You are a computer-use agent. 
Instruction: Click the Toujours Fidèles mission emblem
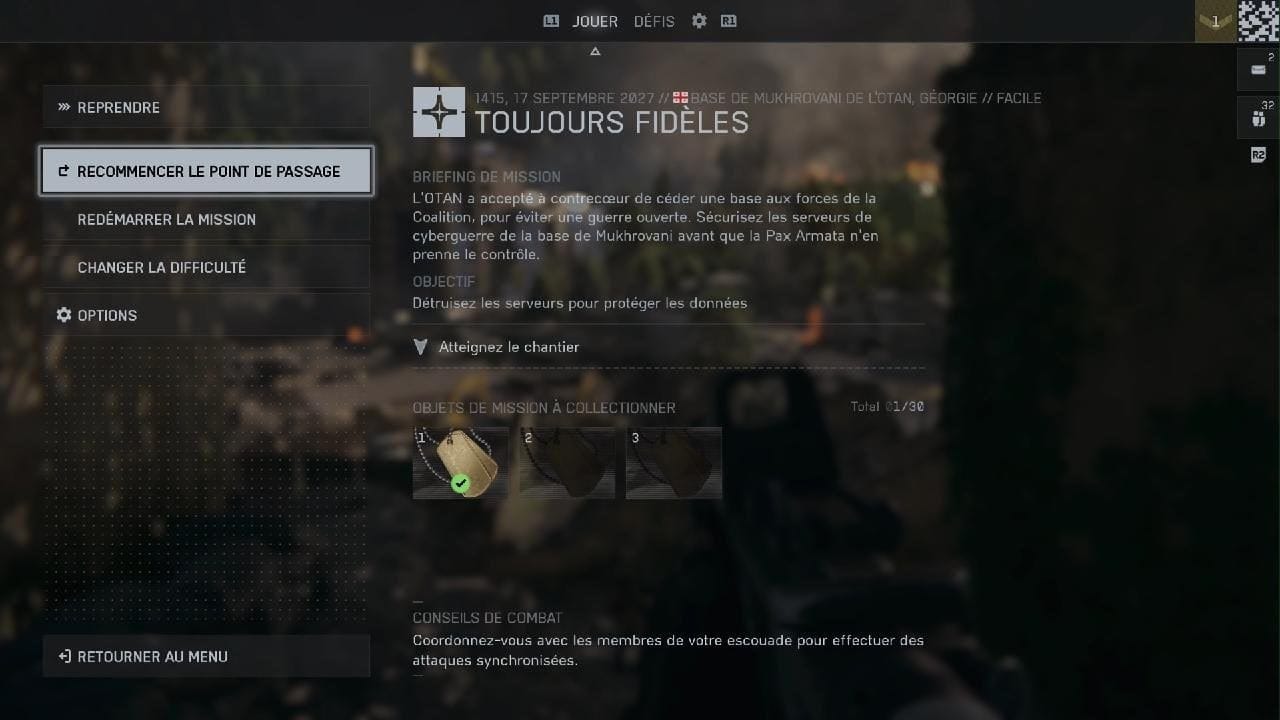click(438, 113)
